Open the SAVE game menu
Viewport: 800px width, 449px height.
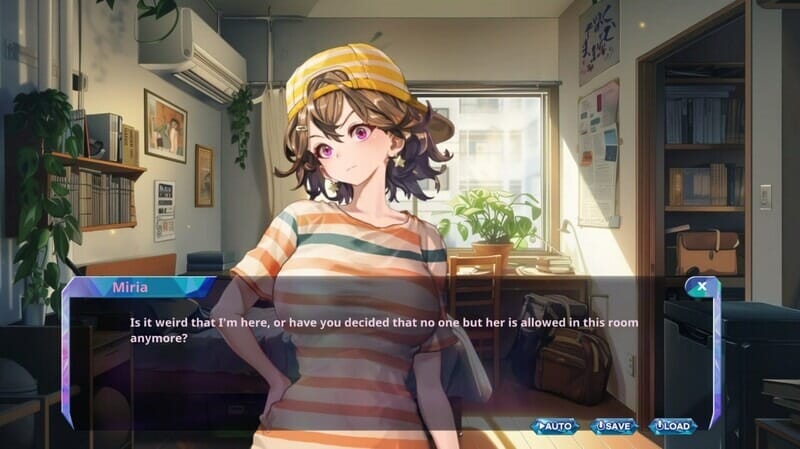pyautogui.click(x=614, y=426)
